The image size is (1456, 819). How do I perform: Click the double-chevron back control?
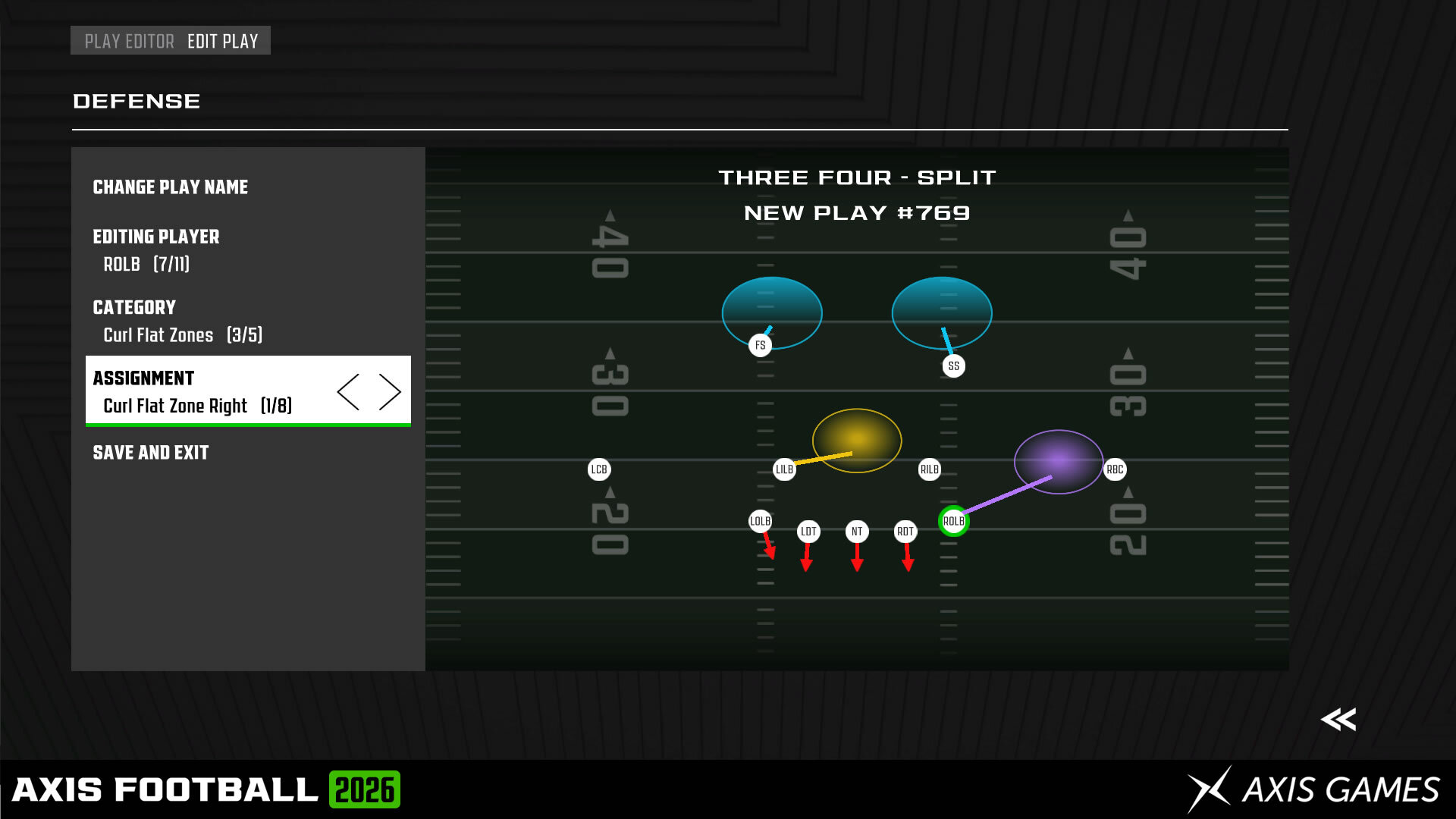[x=1339, y=720]
